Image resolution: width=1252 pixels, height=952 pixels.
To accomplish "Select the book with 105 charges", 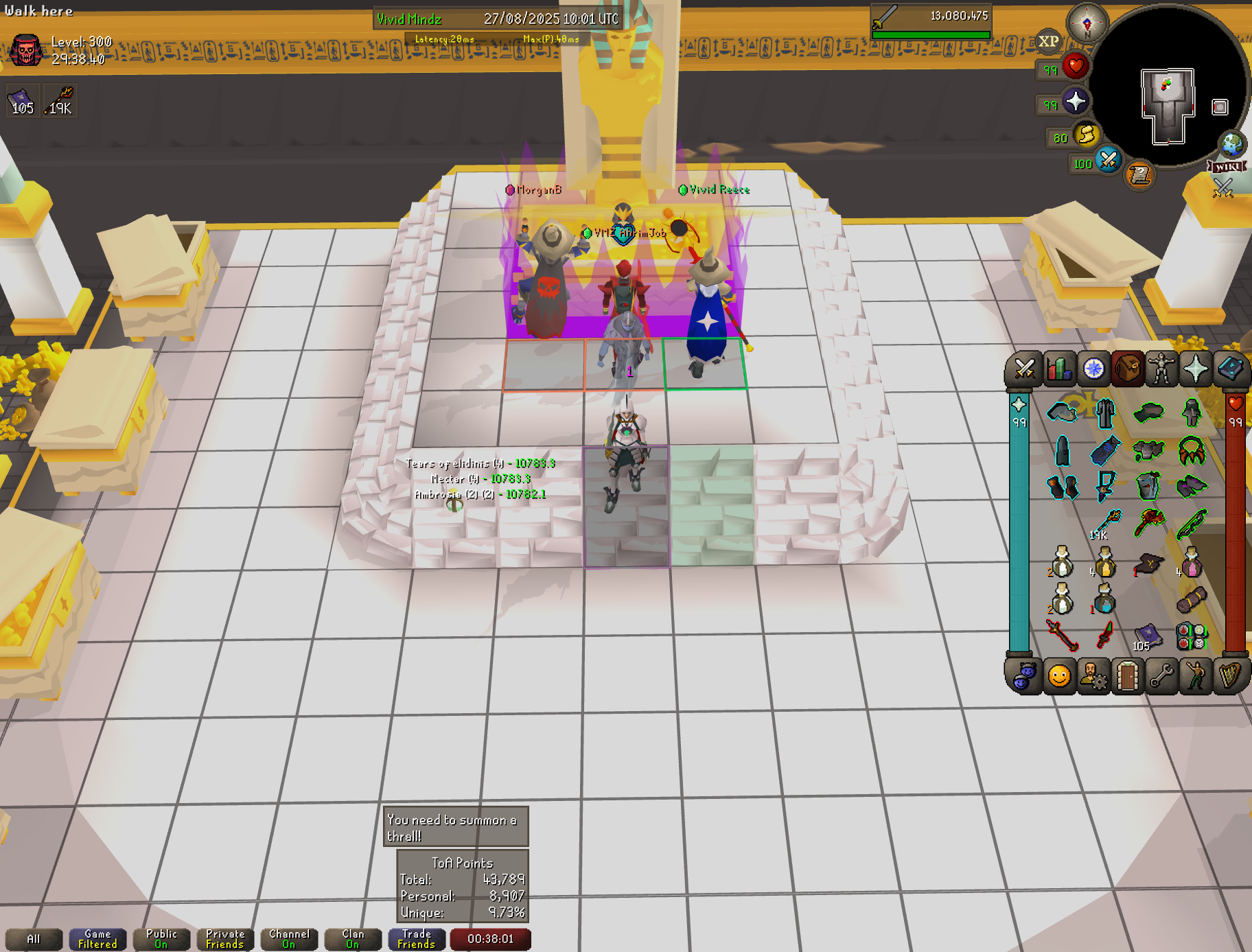I will (x=1147, y=636).
